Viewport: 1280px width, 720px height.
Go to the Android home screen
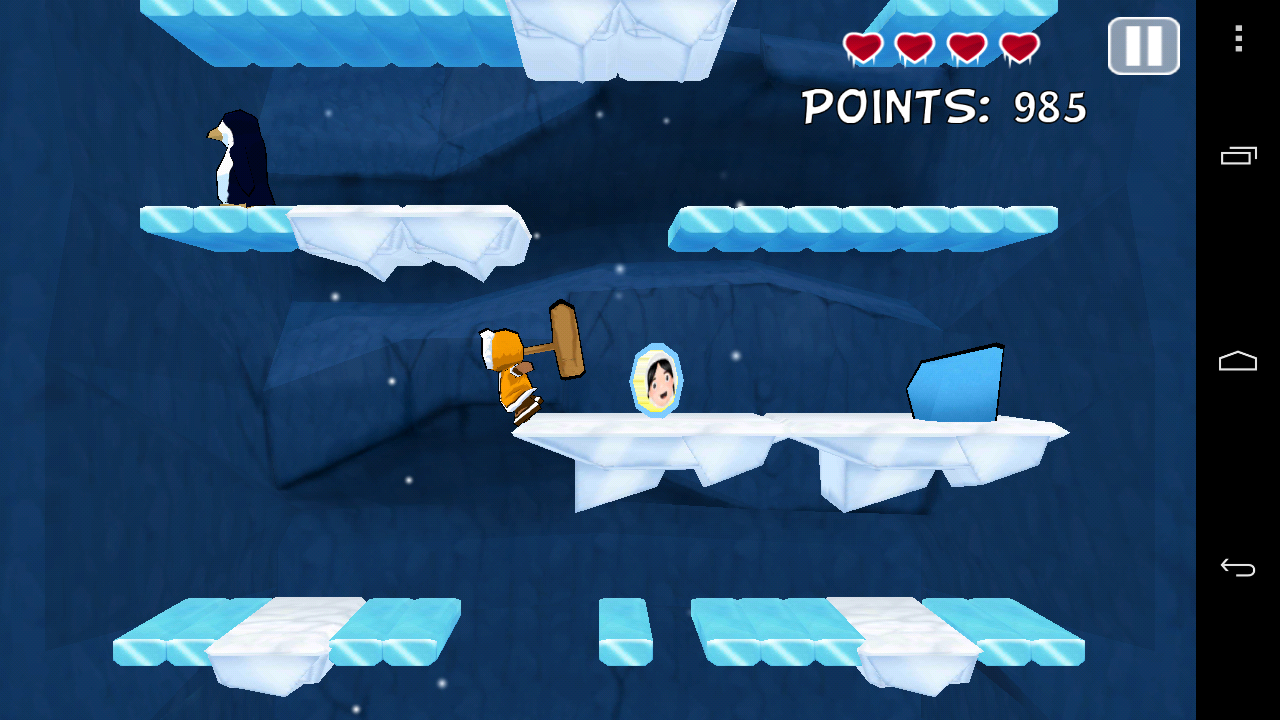pos(1238,361)
